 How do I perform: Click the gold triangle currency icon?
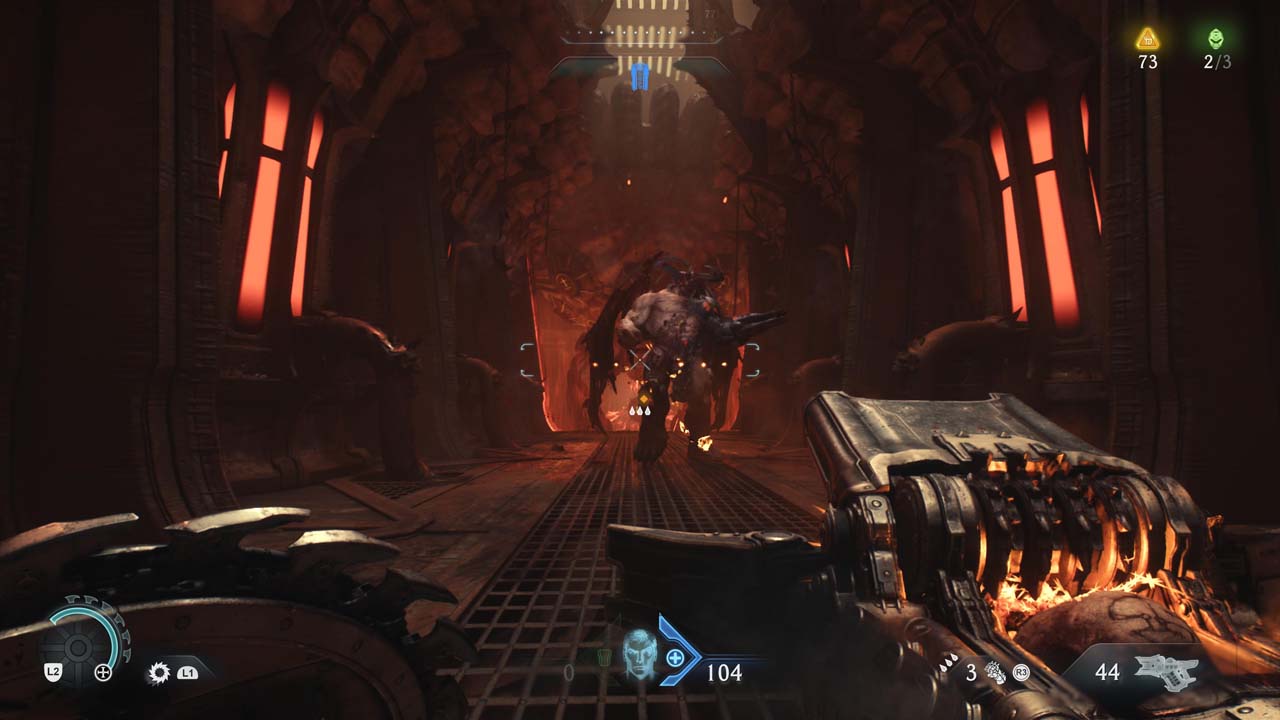click(1148, 39)
